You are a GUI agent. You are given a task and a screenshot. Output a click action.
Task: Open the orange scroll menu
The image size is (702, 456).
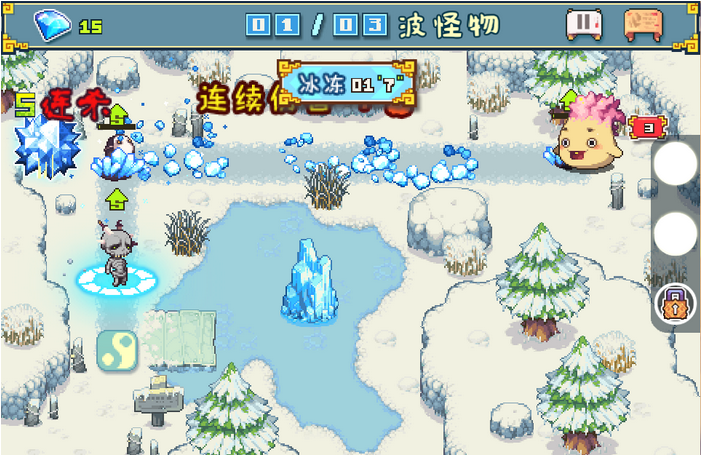pos(644,24)
